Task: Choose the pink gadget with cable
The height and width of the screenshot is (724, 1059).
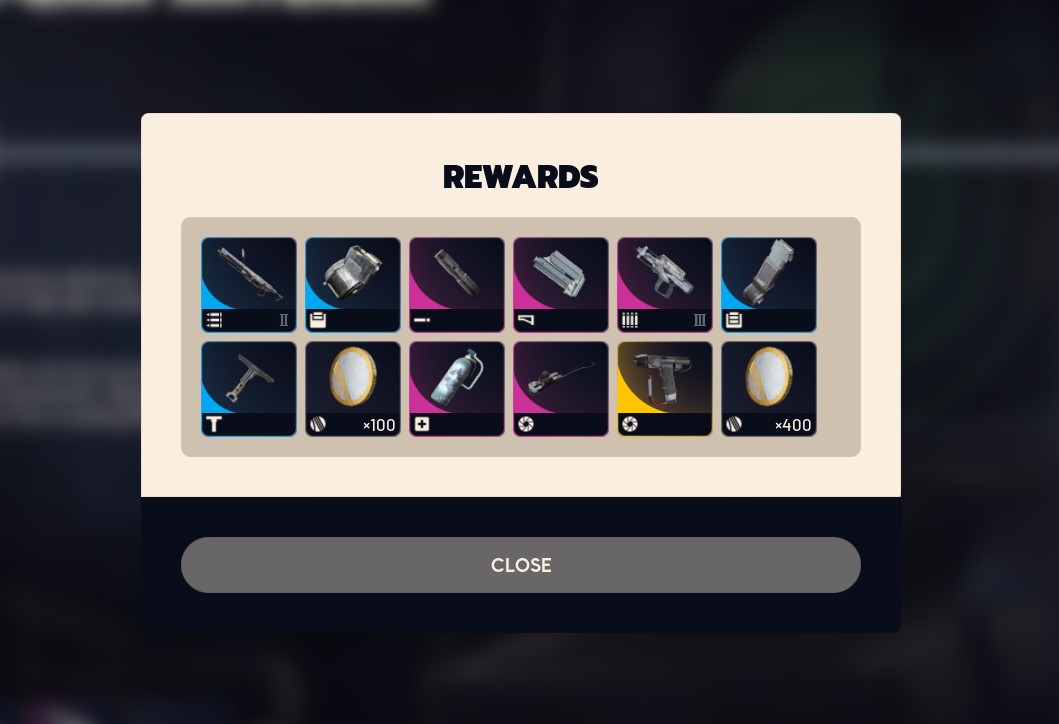Action: [561, 389]
